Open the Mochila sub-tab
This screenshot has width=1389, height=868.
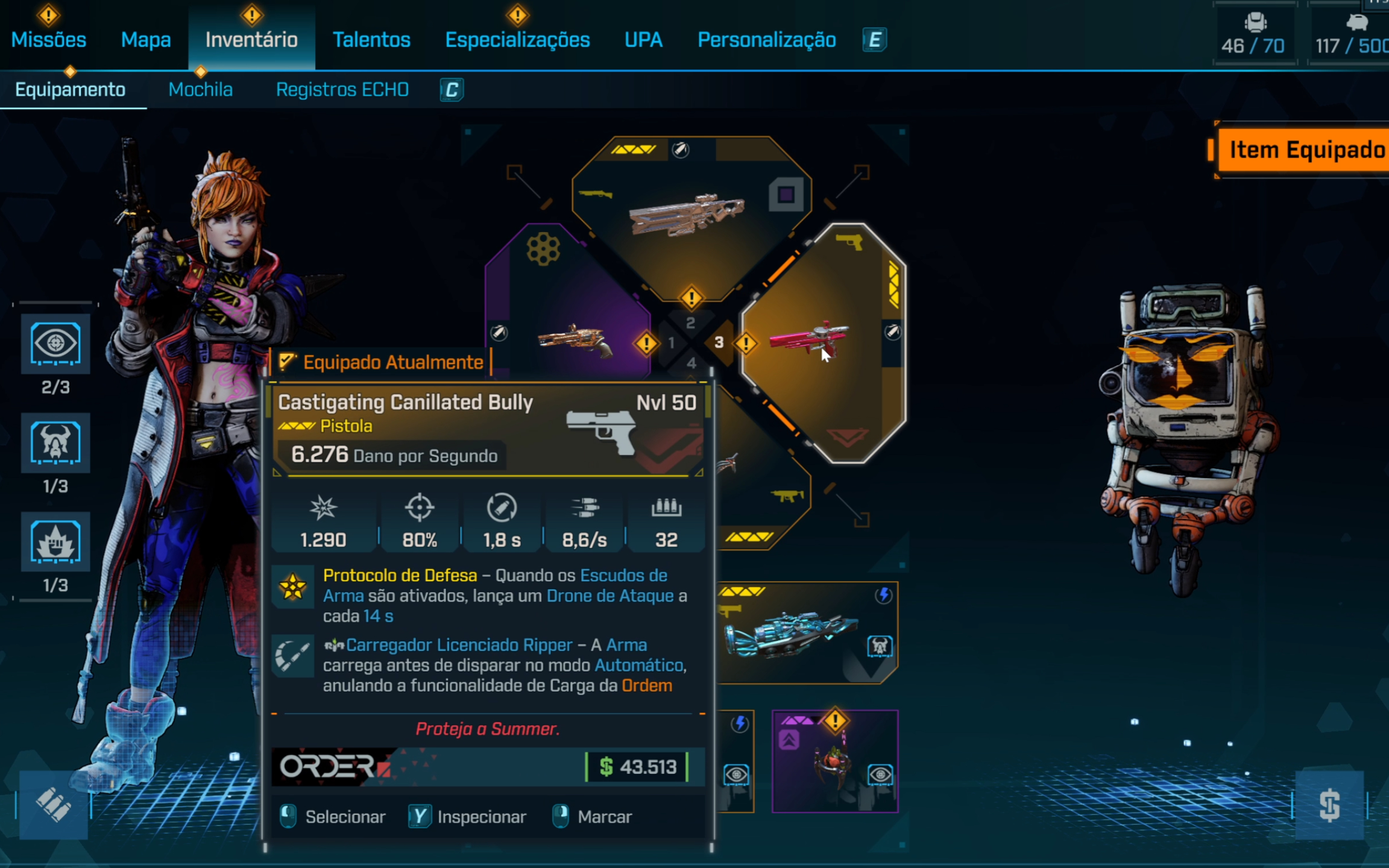200,90
